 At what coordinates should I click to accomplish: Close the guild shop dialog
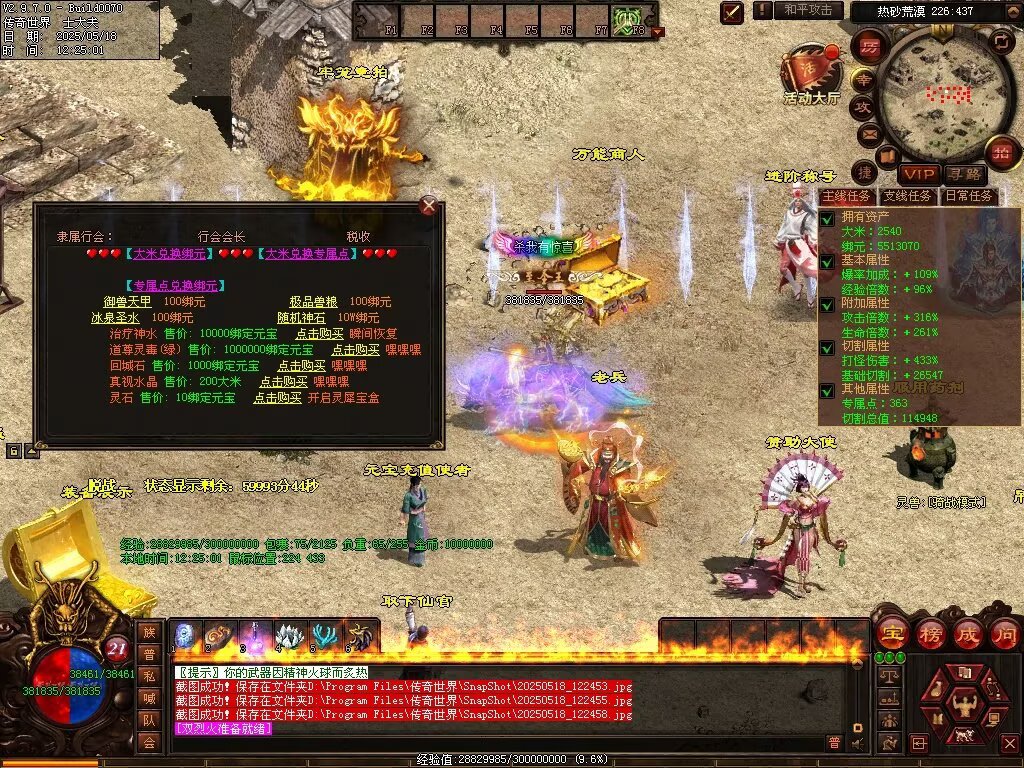(x=428, y=206)
